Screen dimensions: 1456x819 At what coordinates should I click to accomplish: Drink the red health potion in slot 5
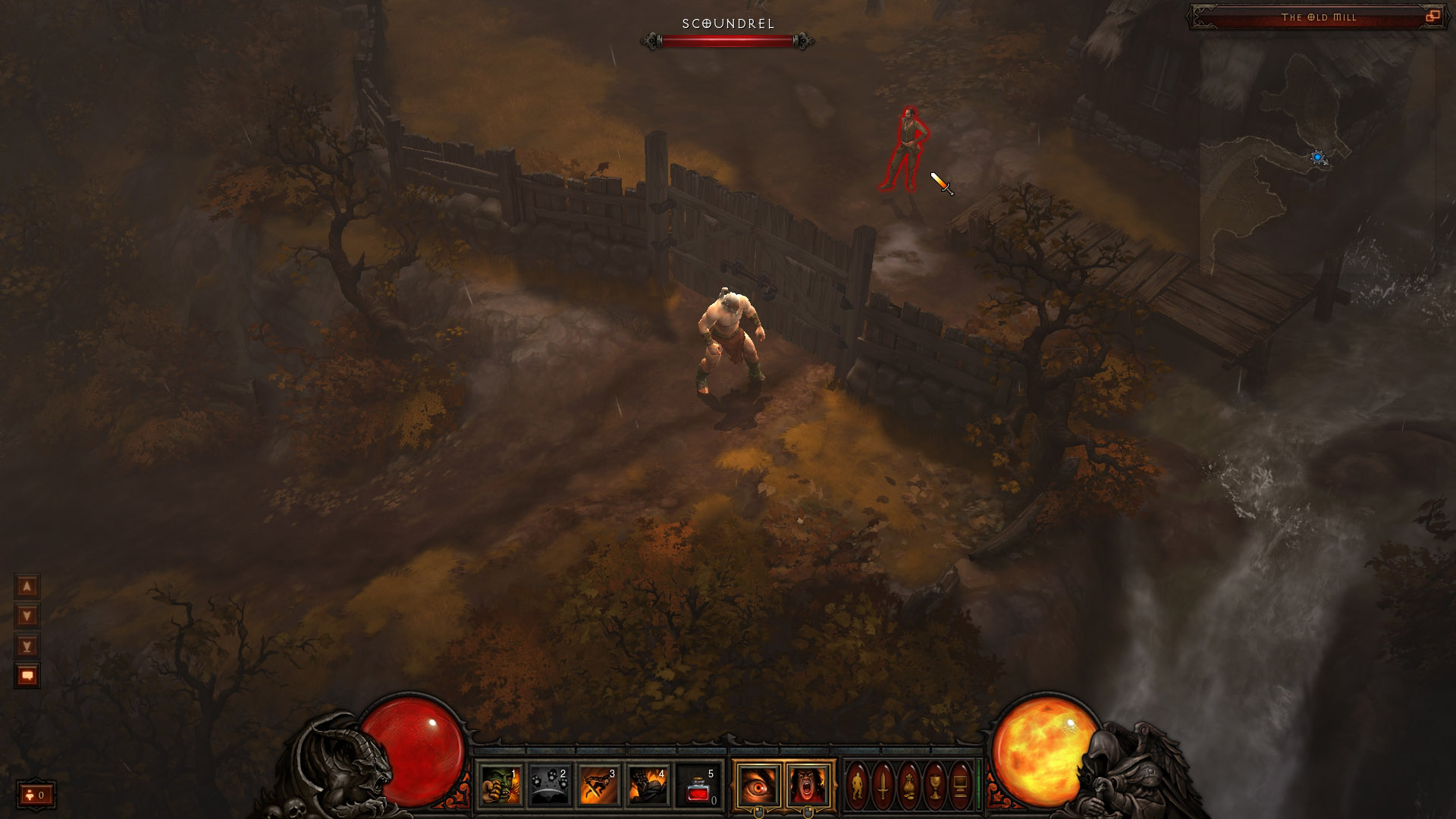click(x=698, y=785)
